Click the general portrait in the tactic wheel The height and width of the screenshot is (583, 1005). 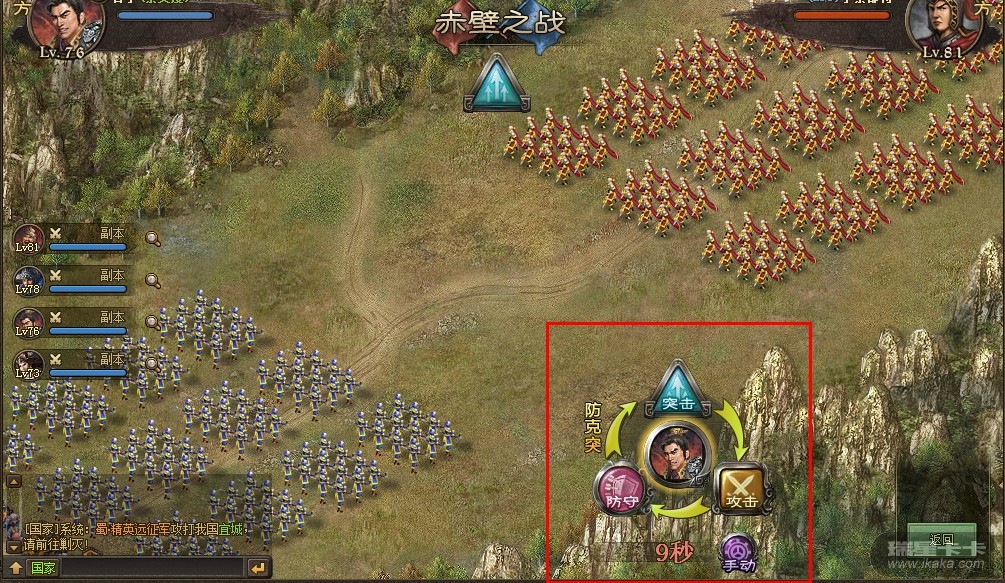(677, 454)
